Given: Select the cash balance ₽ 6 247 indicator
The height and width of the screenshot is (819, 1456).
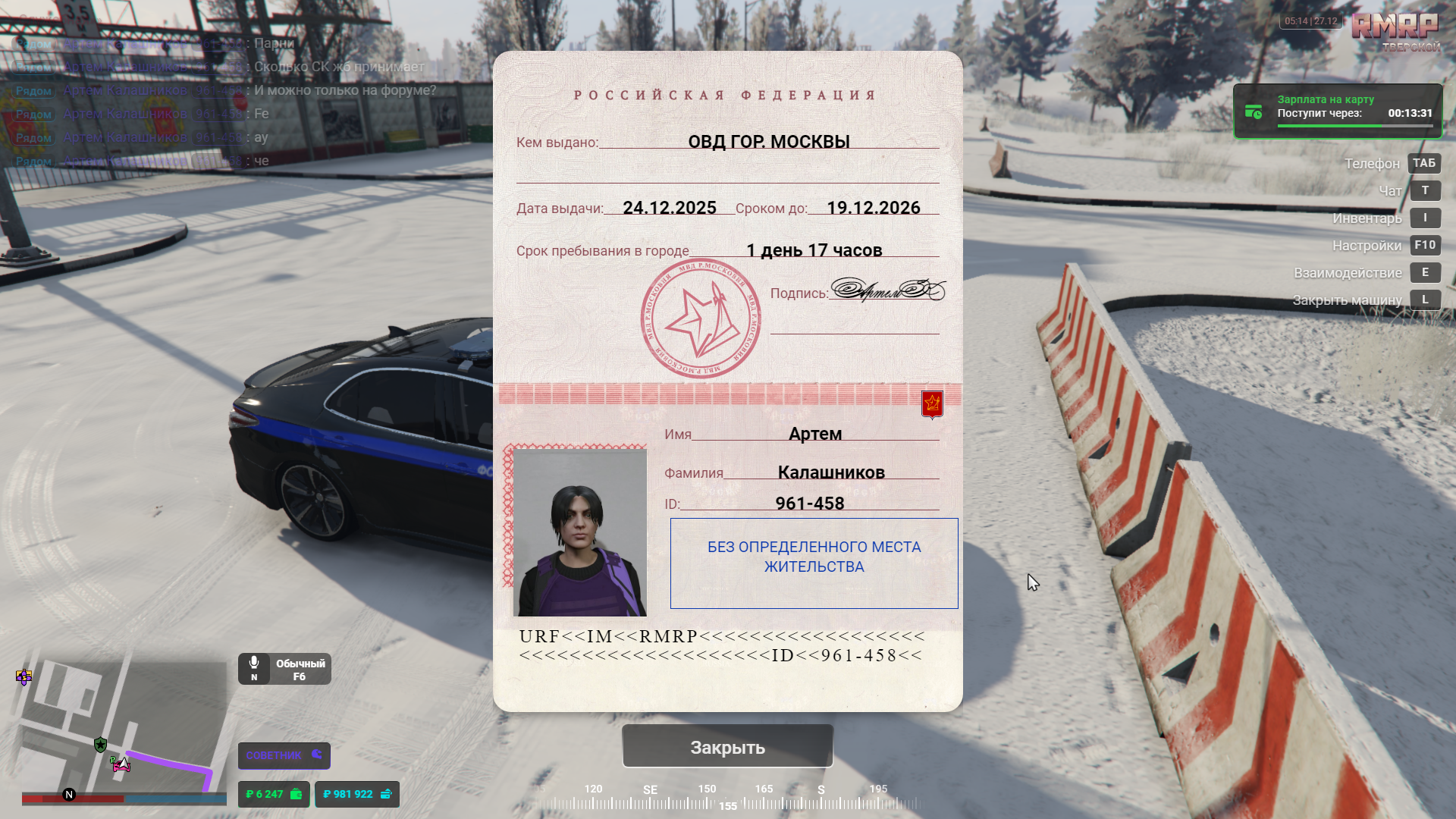Looking at the screenshot, I should coord(274,794).
